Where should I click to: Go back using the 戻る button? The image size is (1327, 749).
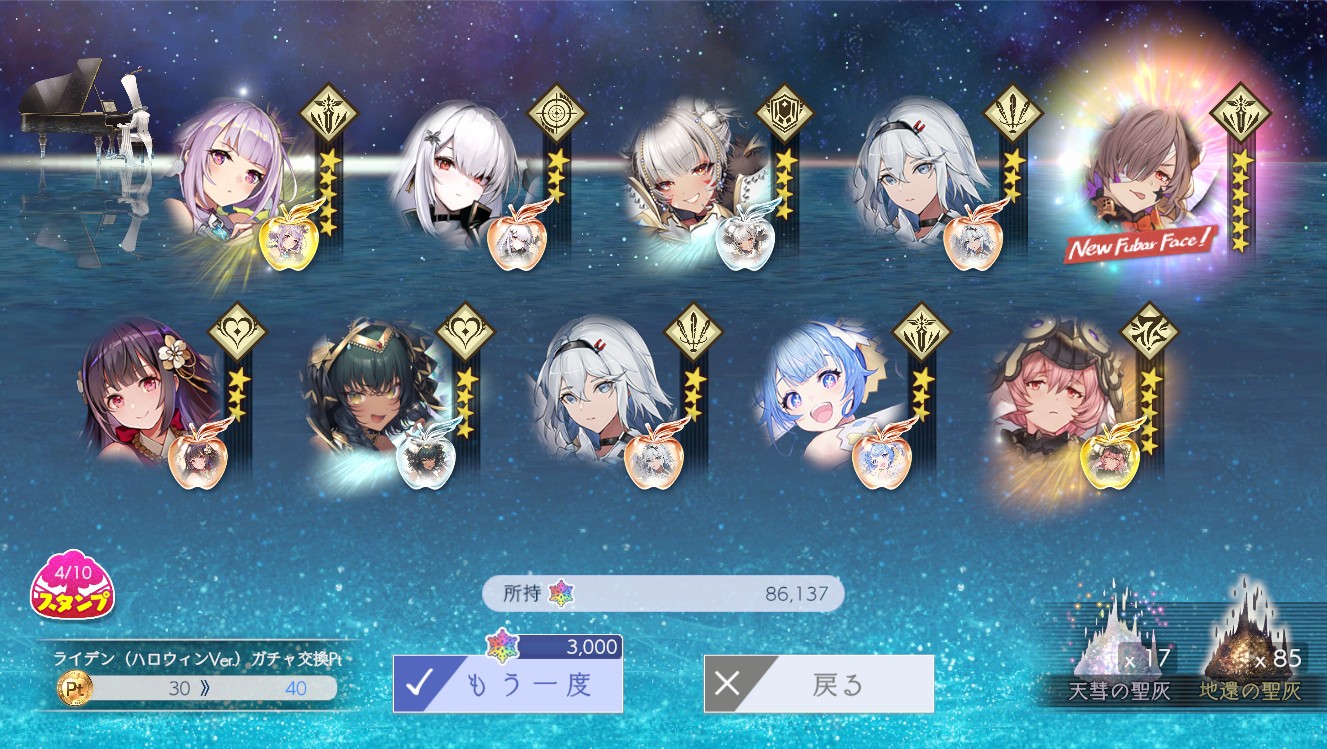(818, 684)
